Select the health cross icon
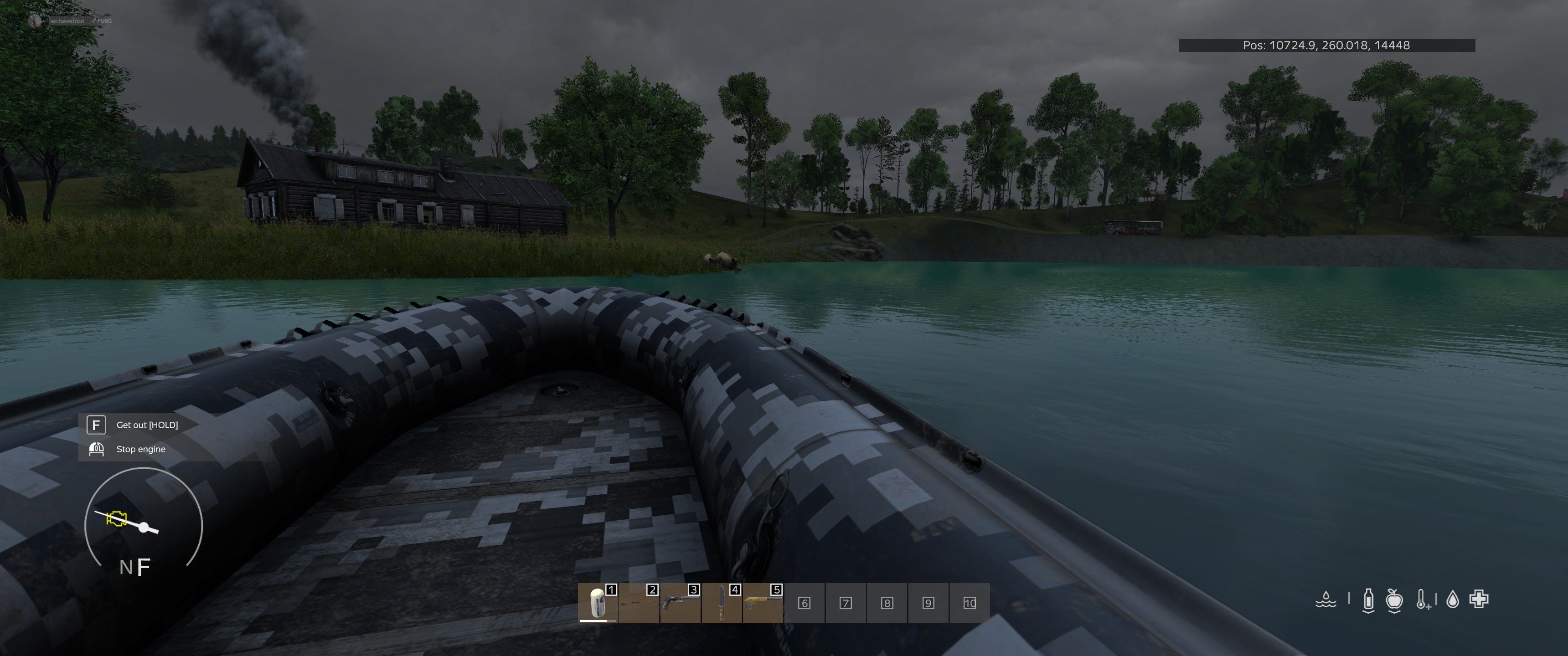The image size is (1568, 656). point(1479,600)
